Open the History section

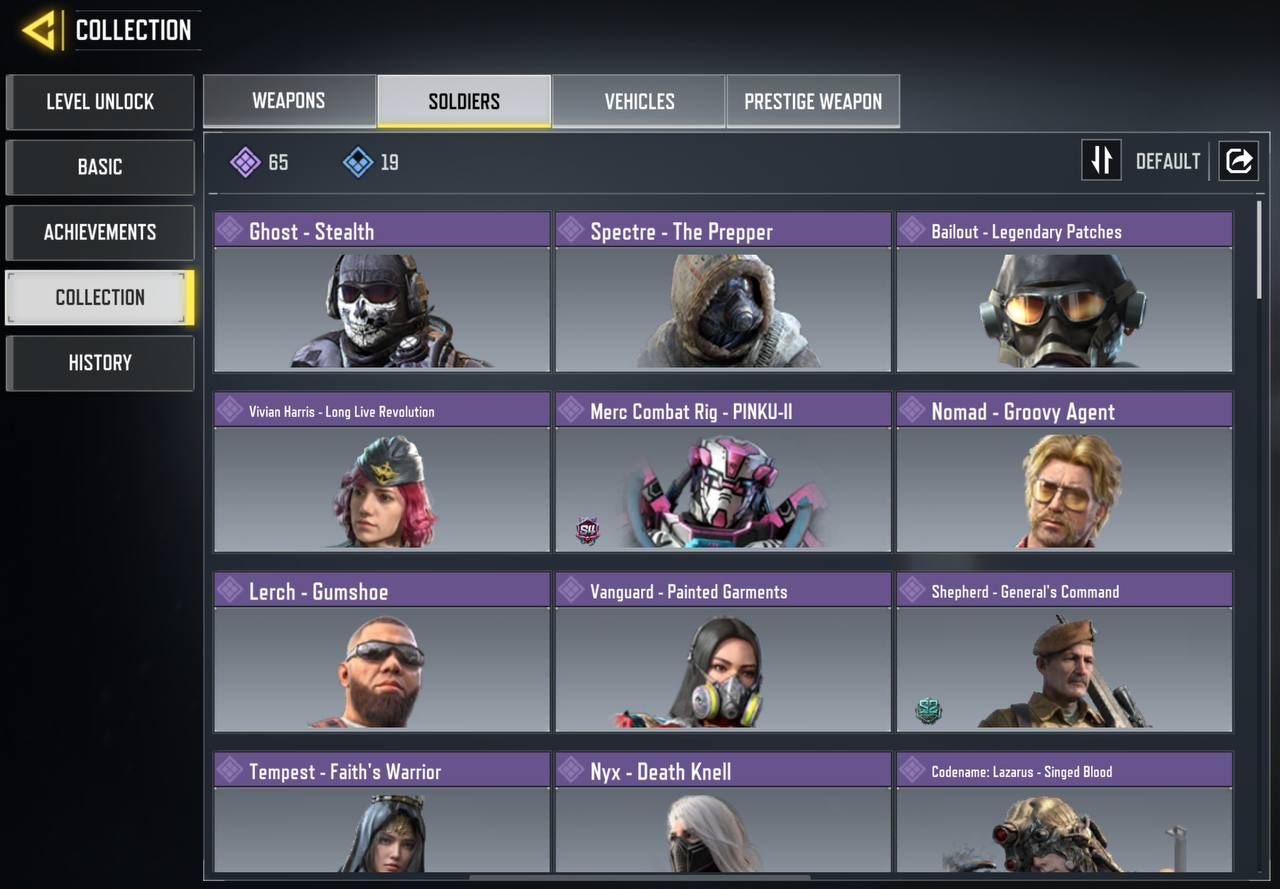(100, 363)
